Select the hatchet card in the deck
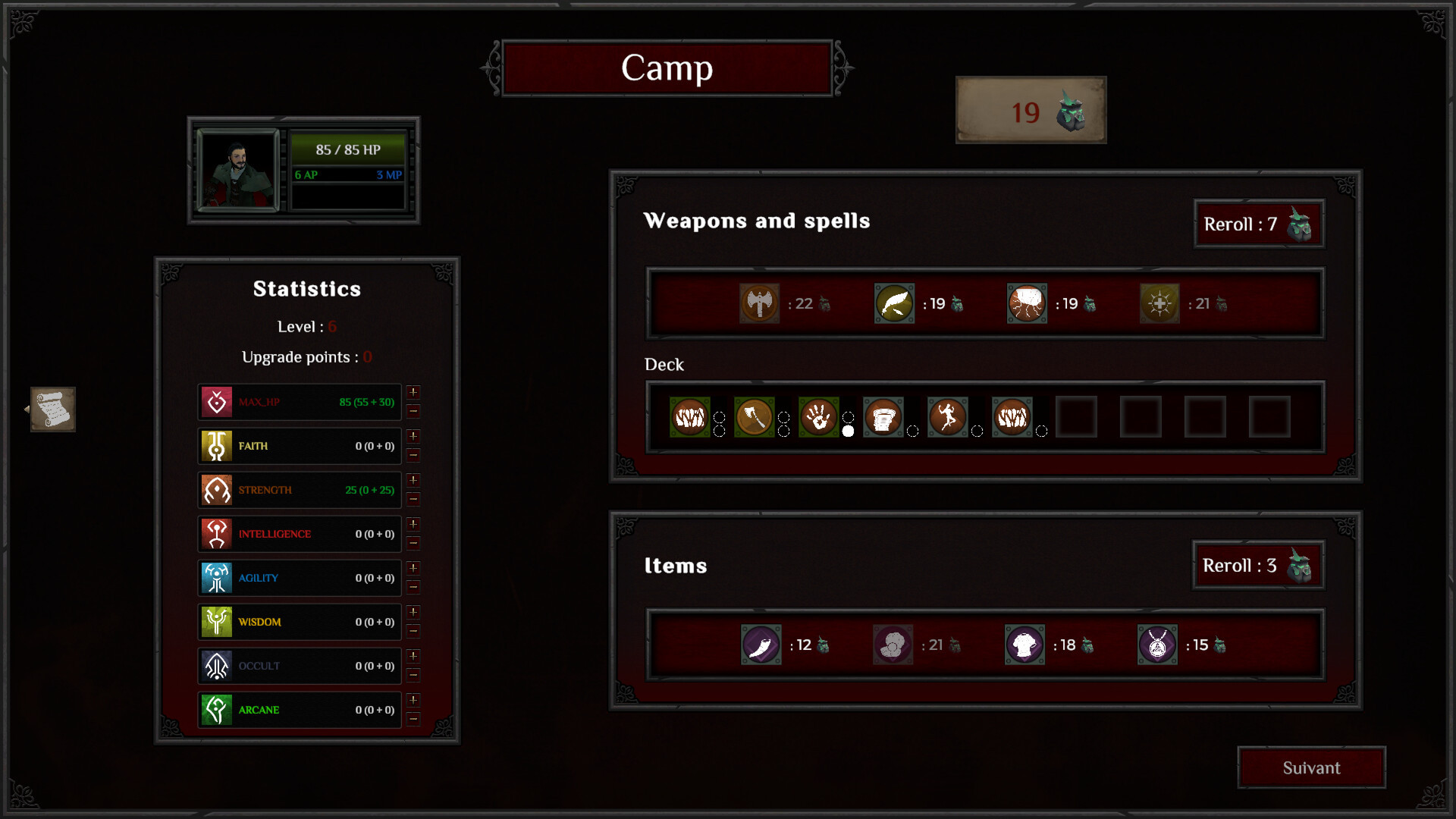Viewport: 1456px width, 819px height. 754,417
